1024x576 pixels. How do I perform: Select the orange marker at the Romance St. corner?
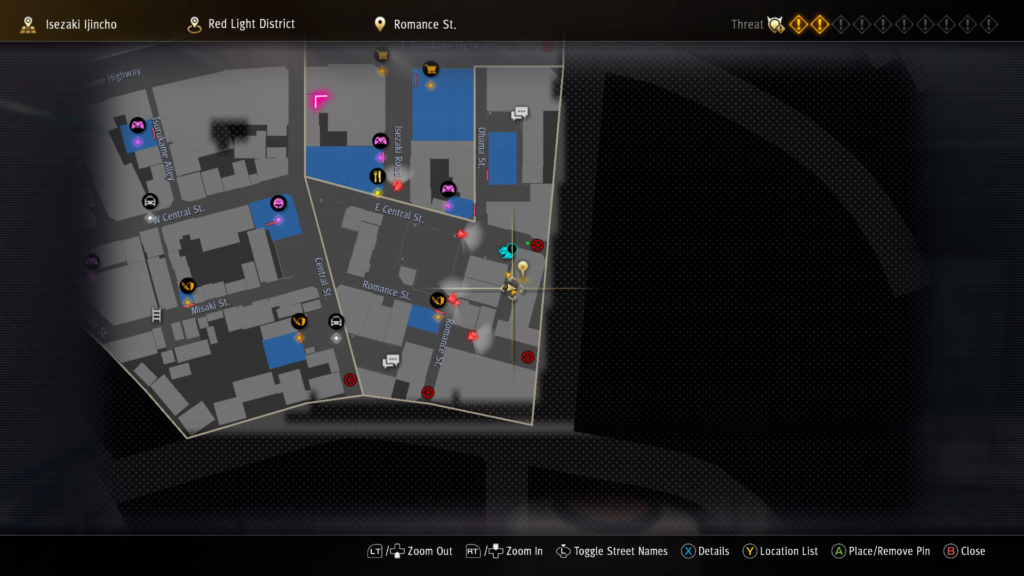point(437,300)
